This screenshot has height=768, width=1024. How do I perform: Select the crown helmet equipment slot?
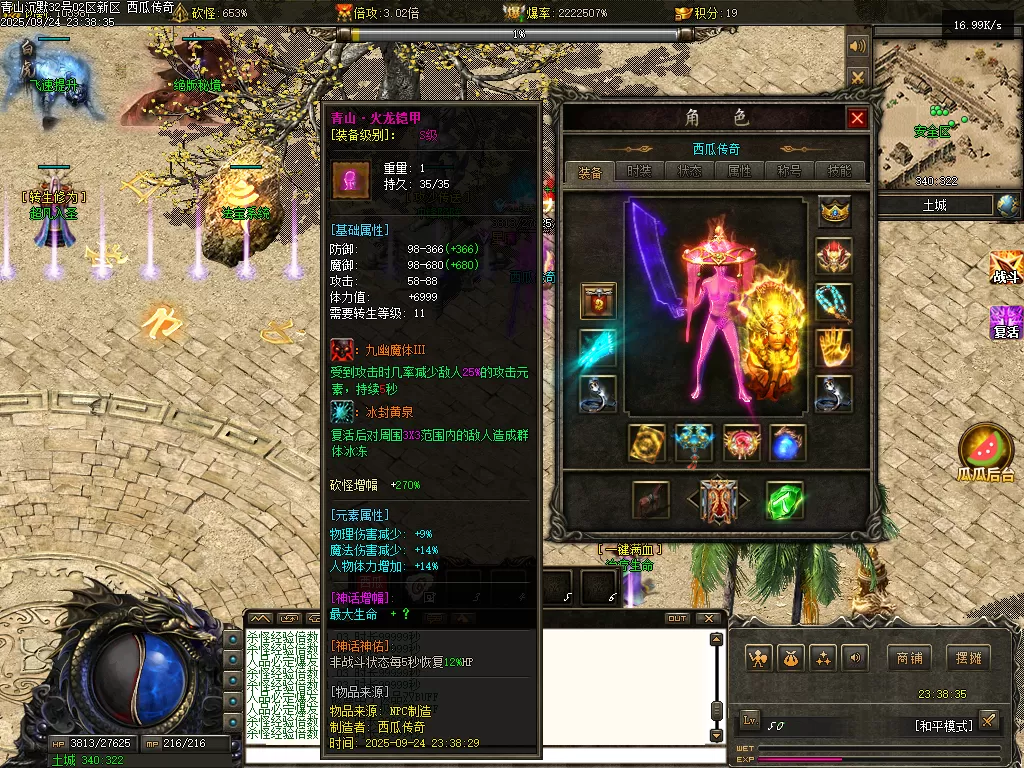tap(834, 211)
